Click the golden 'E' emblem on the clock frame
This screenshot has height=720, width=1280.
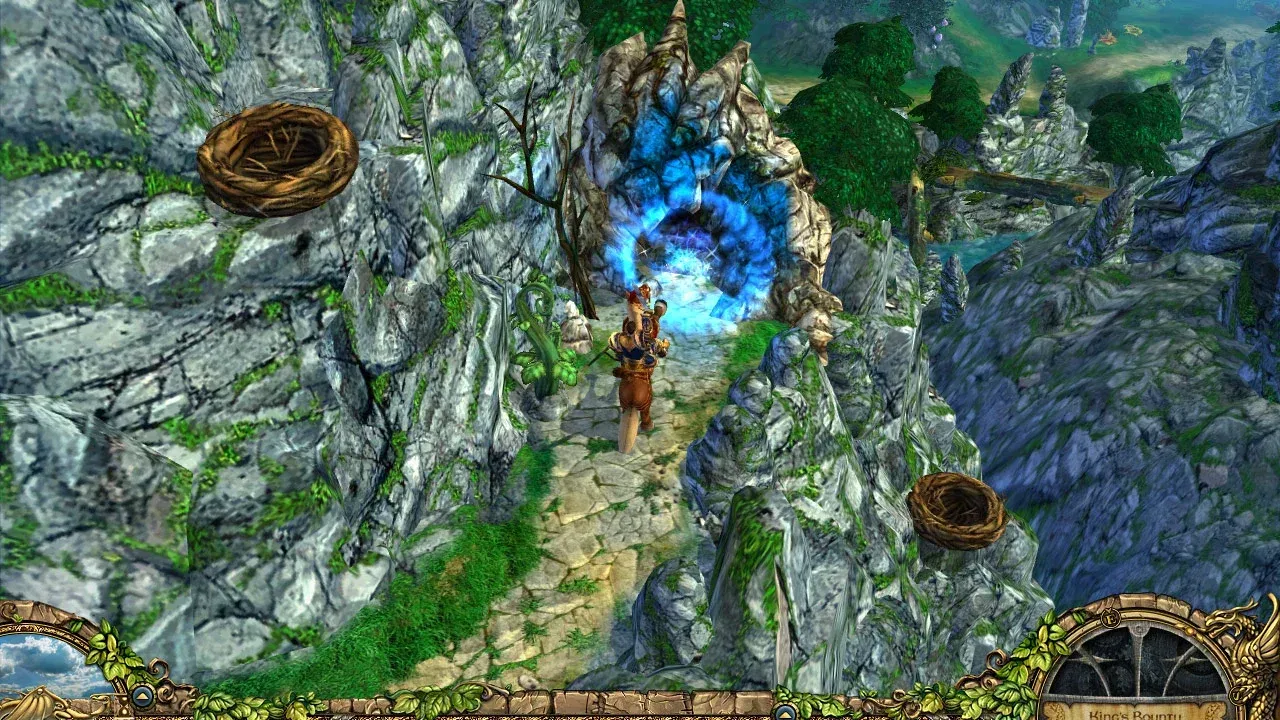click(x=1110, y=617)
